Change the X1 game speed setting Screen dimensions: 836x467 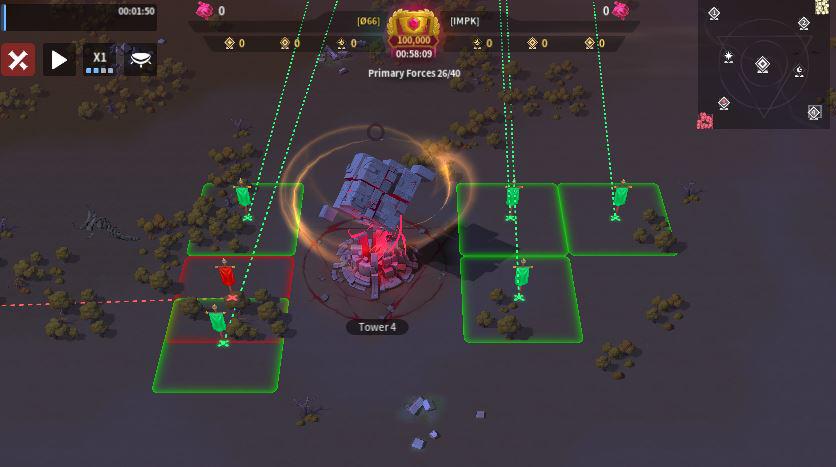click(x=100, y=59)
